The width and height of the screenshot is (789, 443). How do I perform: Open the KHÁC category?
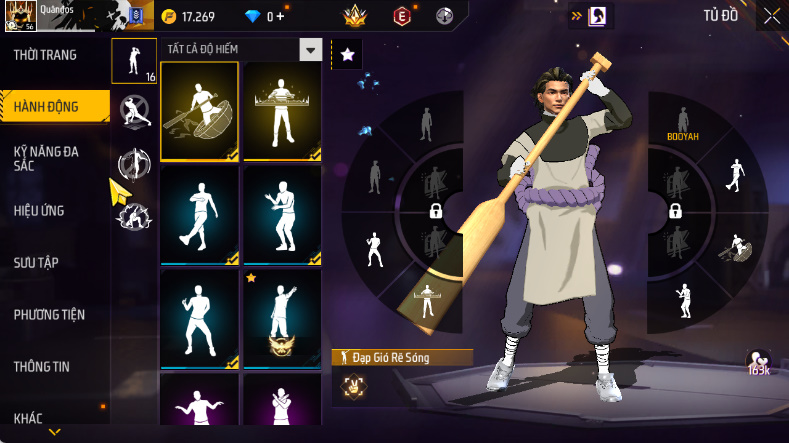28,418
